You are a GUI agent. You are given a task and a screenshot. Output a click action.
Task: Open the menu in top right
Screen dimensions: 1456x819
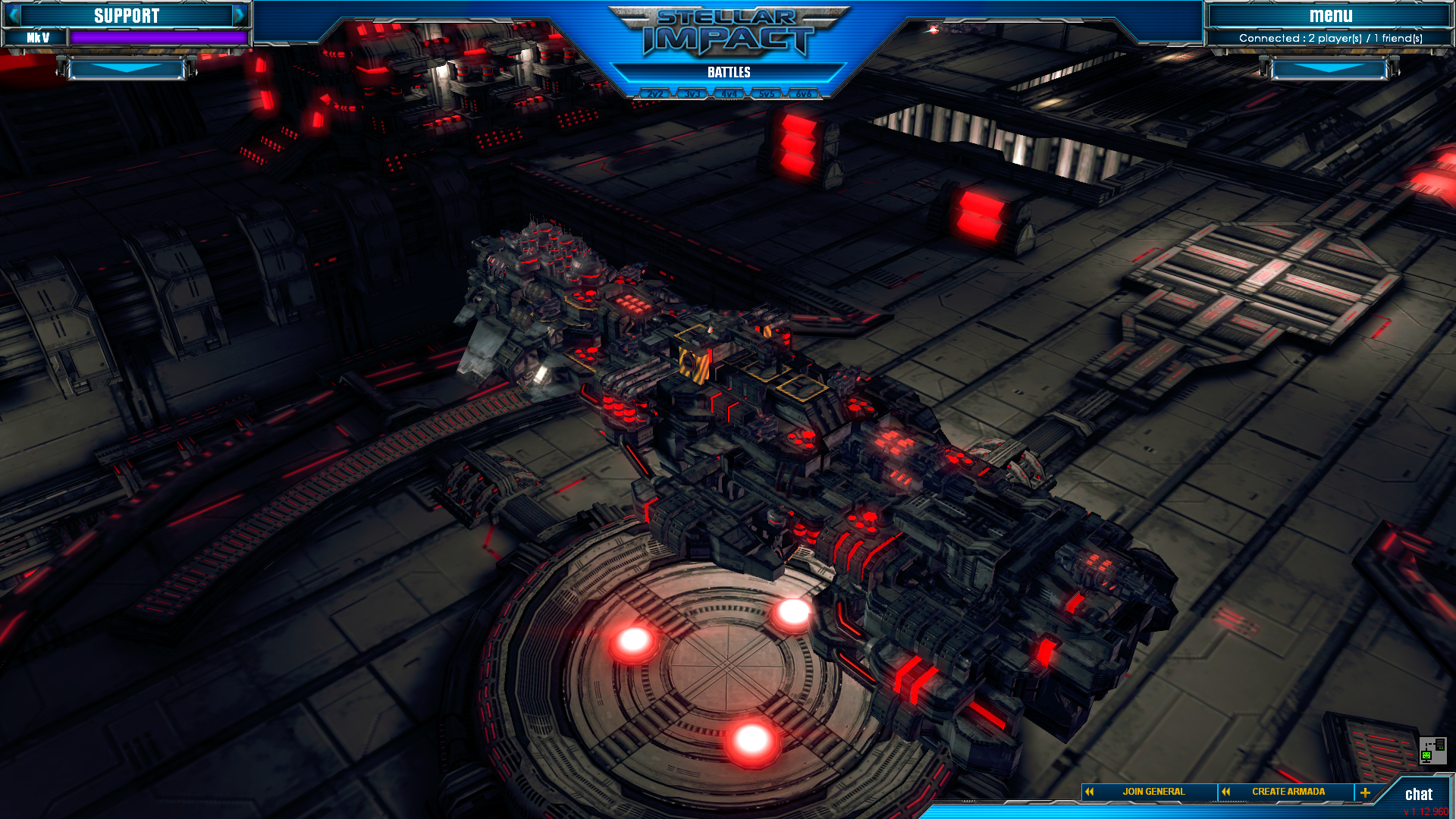tap(1332, 14)
